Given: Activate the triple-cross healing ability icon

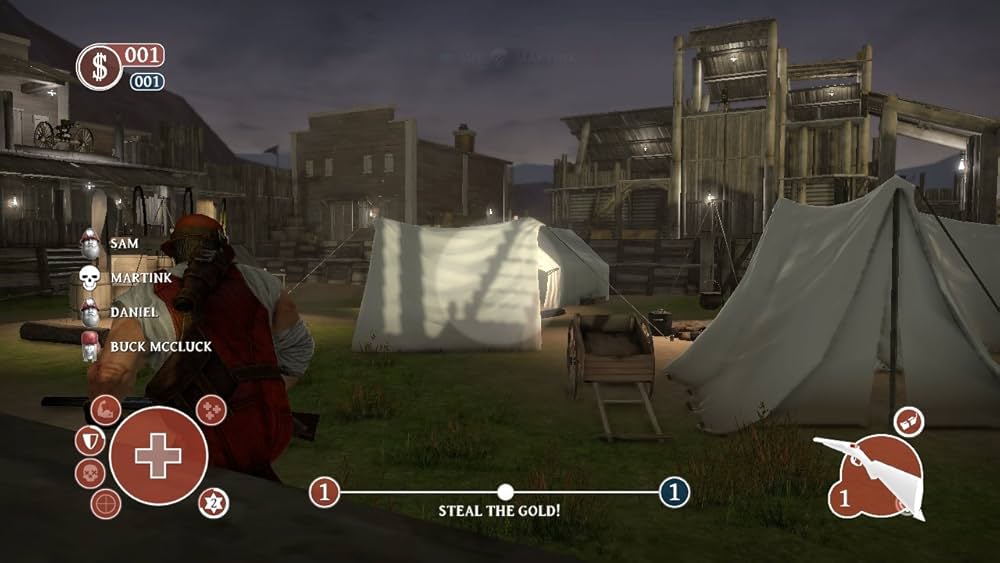Looking at the screenshot, I should 211,409.
